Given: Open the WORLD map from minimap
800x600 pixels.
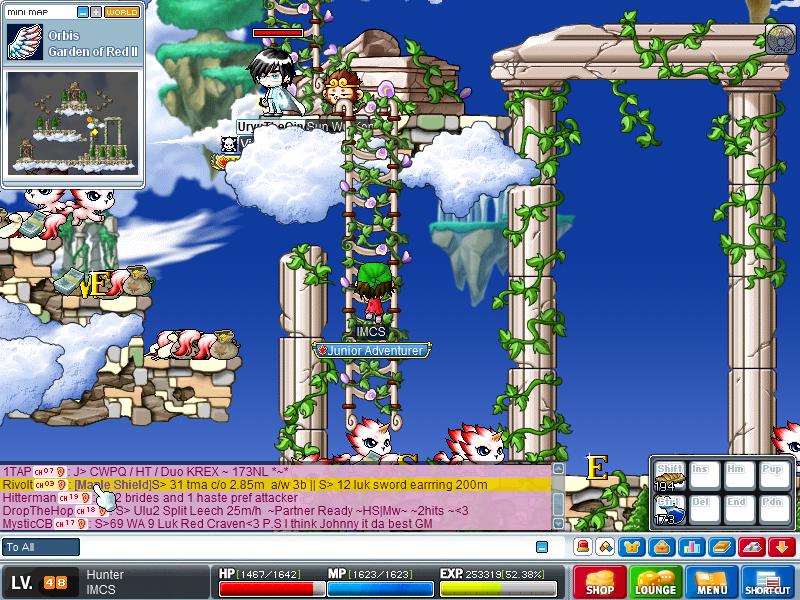Looking at the screenshot, I should [122, 13].
